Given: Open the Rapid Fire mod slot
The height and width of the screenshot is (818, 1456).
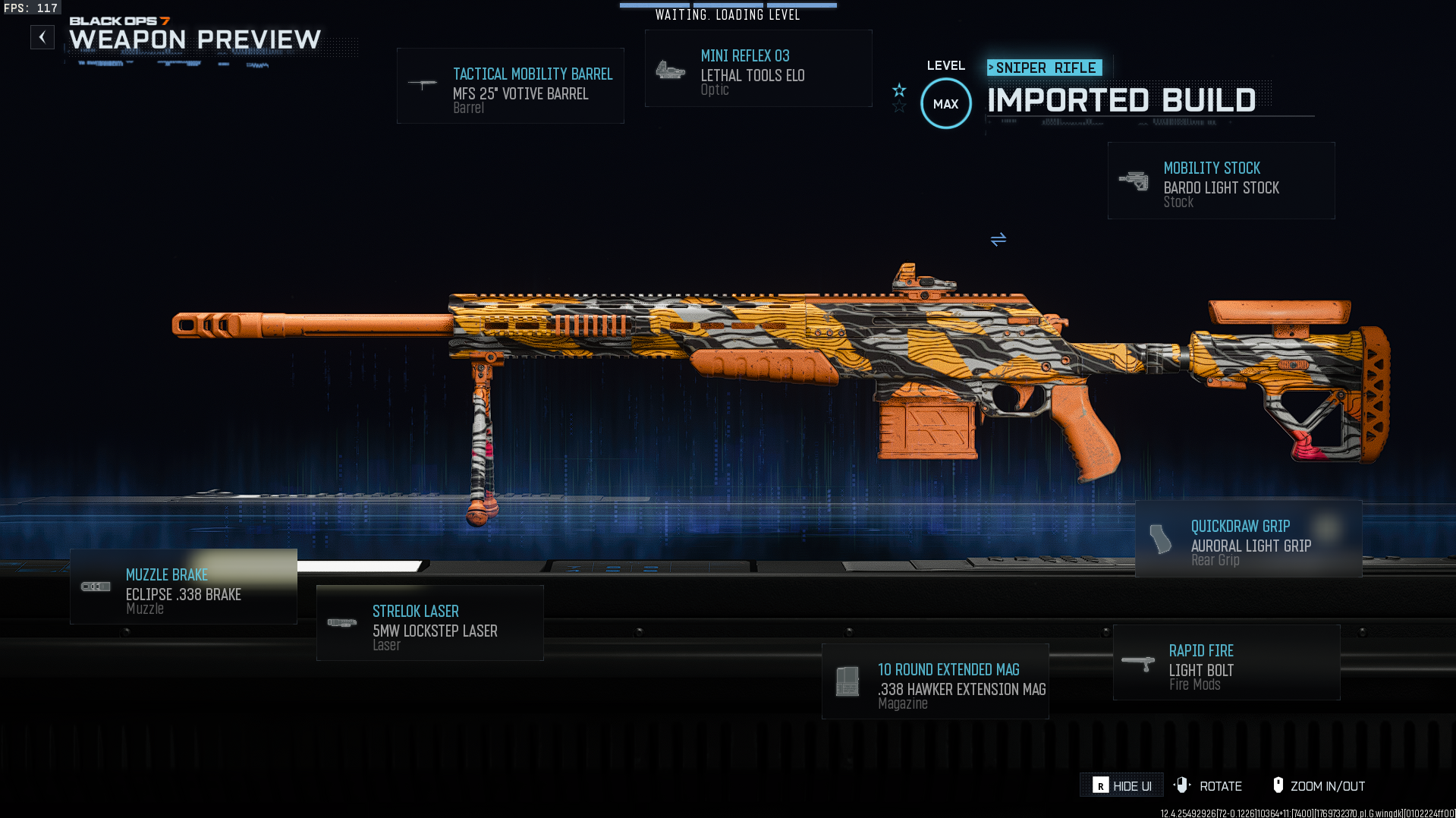Looking at the screenshot, I should tap(1226, 663).
